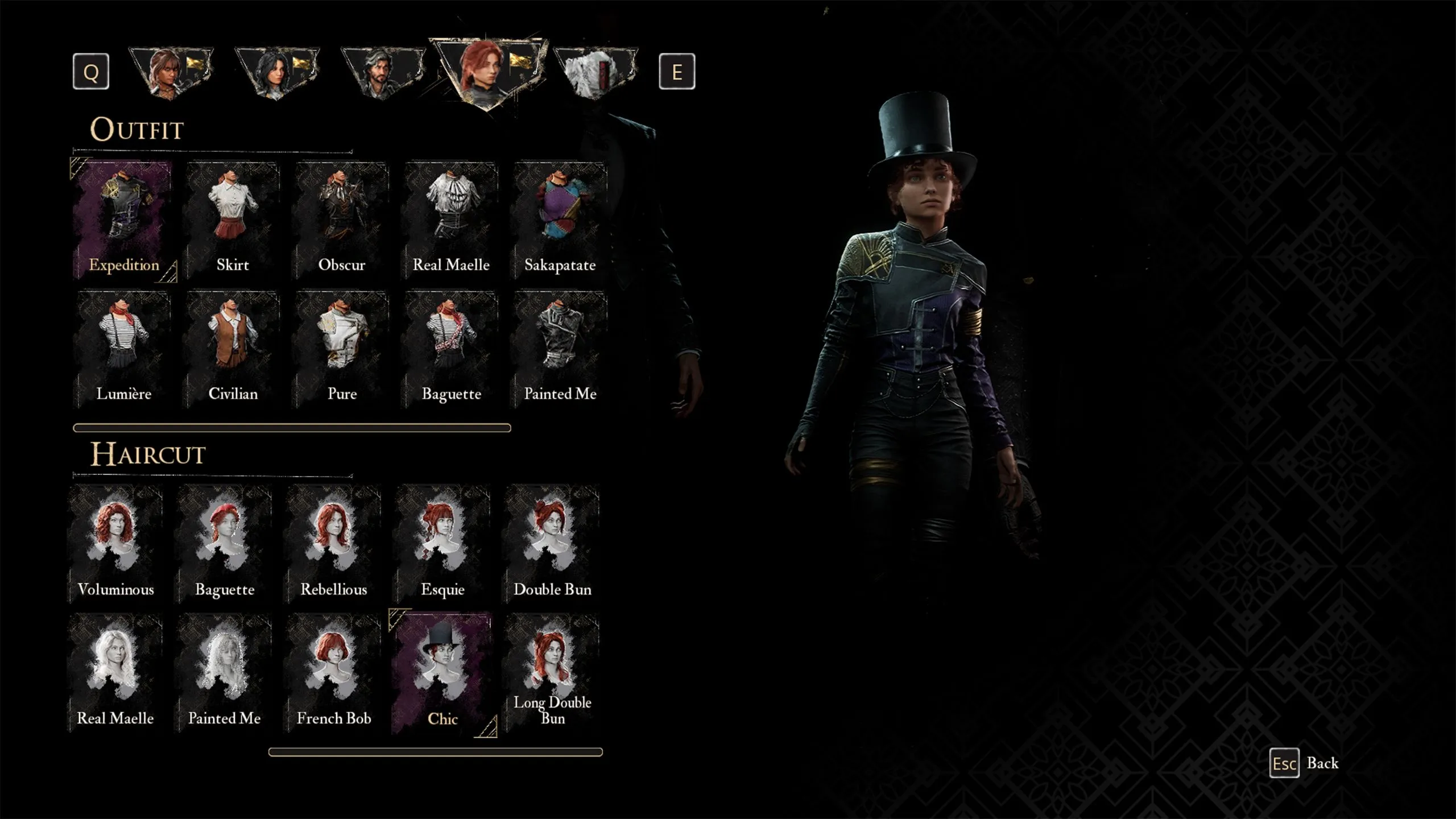
Task: Equip the Pure outfit
Action: tap(342, 350)
